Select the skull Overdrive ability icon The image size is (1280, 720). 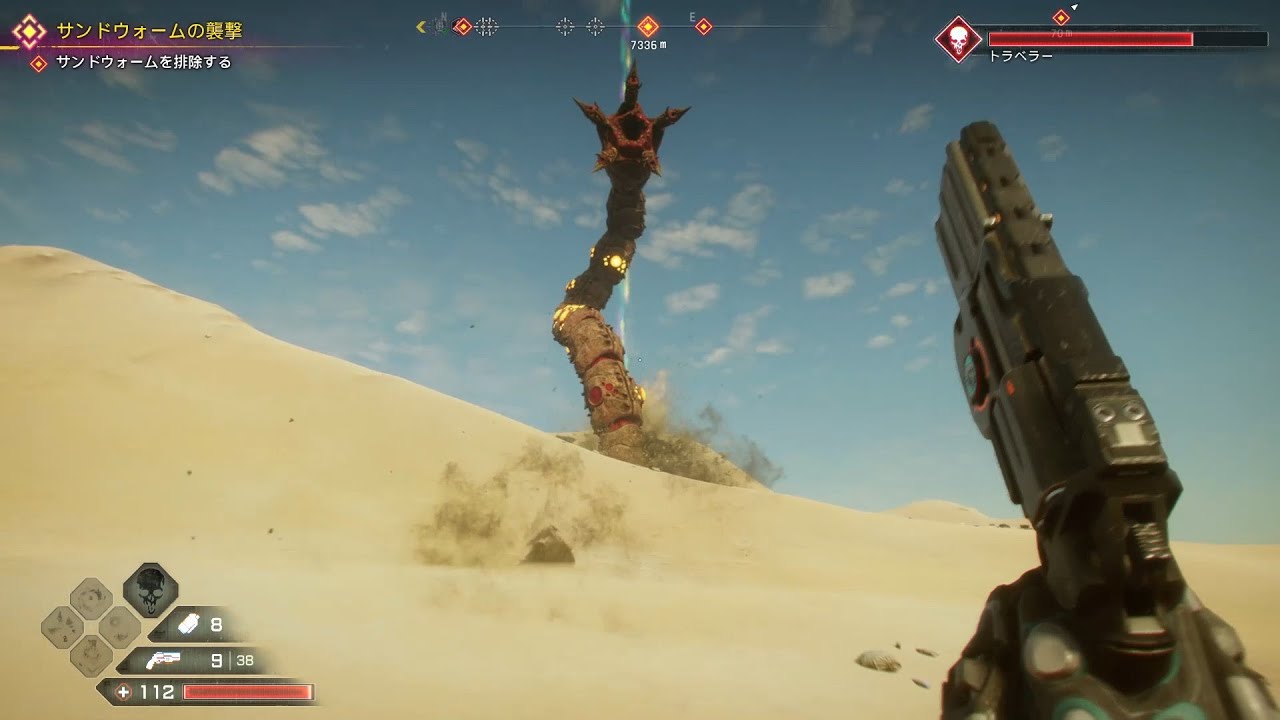(150, 594)
